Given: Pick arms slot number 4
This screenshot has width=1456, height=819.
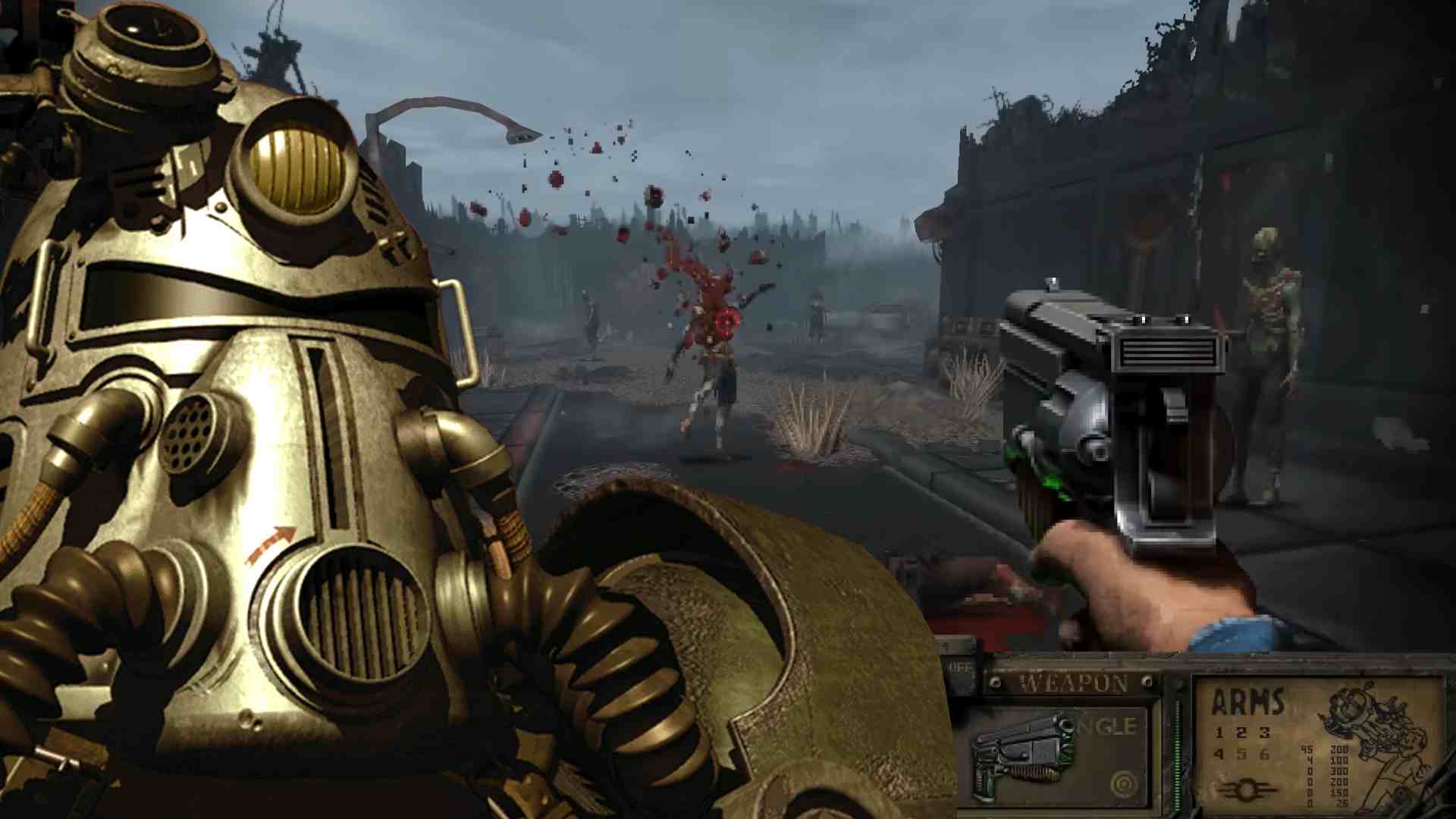Looking at the screenshot, I should (1219, 755).
